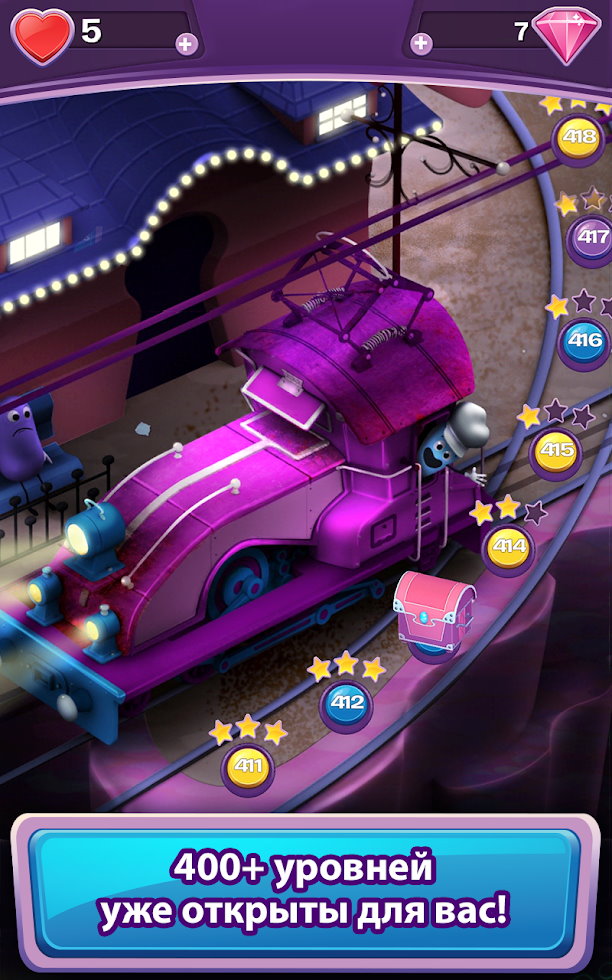The width and height of the screenshot is (612, 980).
Task: Enter level 417
Action: tap(592, 238)
